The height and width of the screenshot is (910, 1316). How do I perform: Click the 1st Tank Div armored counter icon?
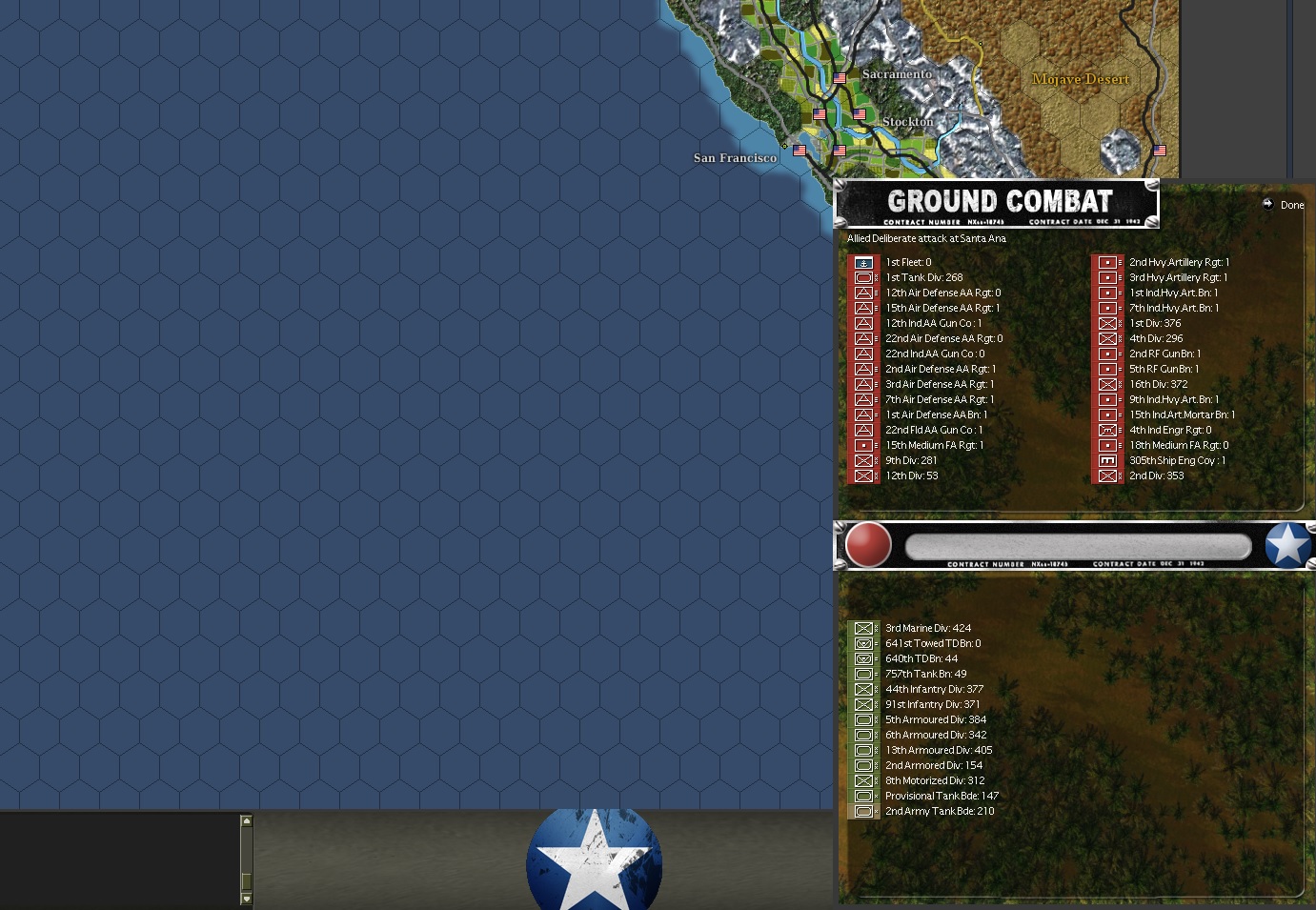point(864,277)
